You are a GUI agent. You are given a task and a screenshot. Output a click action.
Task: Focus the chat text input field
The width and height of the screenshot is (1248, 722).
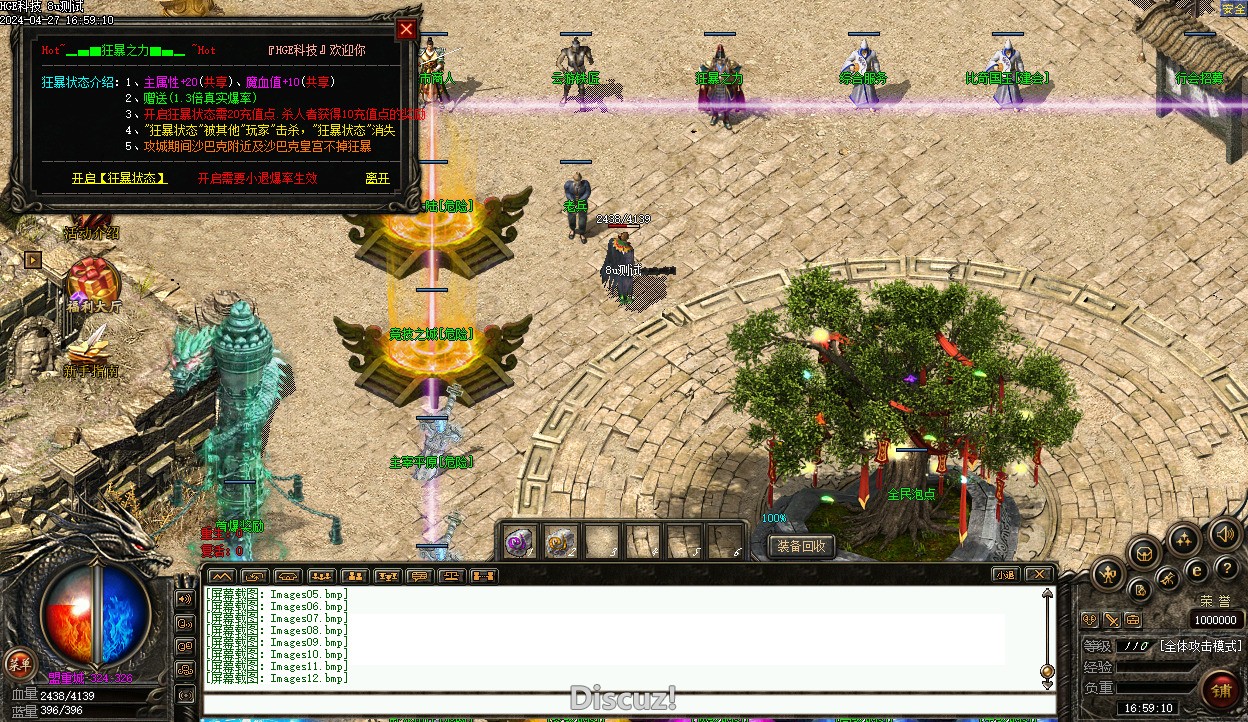pyautogui.click(x=620, y=703)
